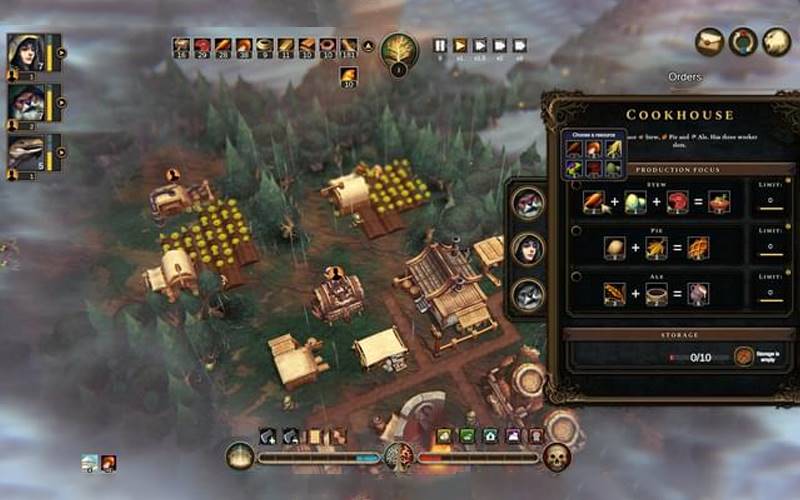Open the round wreath icon at top right

pyautogui.click(x=742, y=41)
